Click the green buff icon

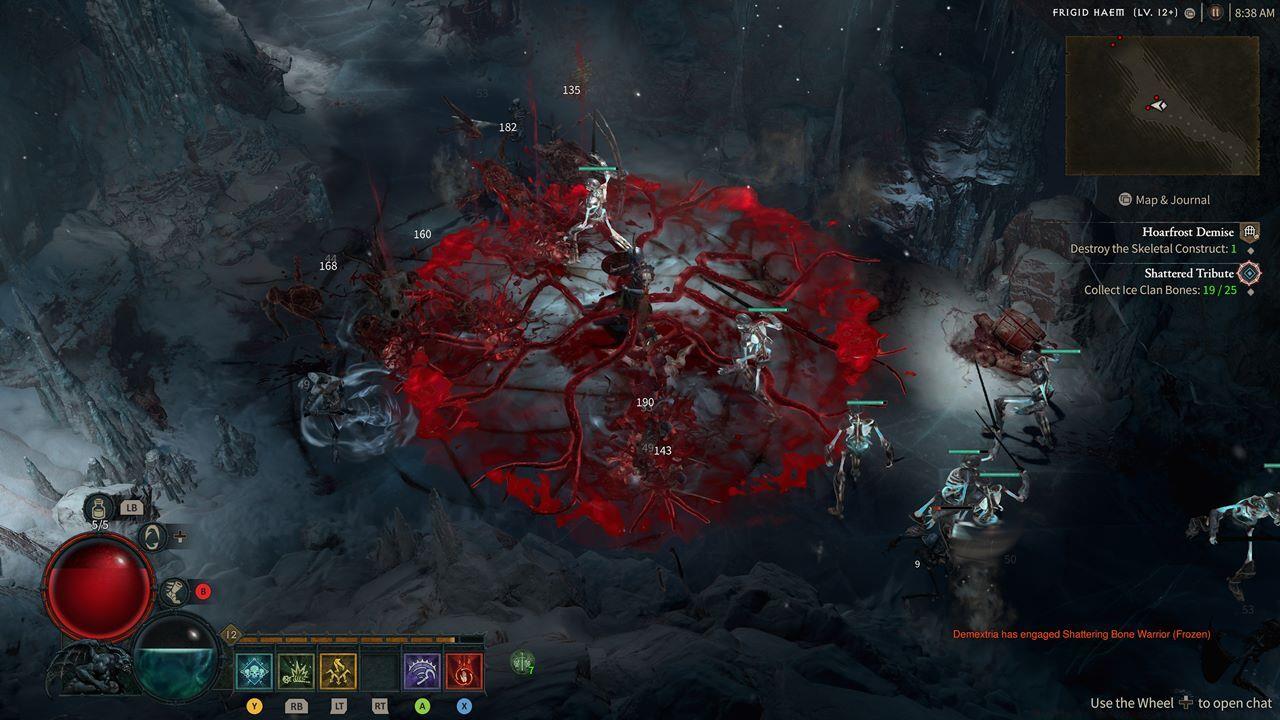click(x=522, y=661)
